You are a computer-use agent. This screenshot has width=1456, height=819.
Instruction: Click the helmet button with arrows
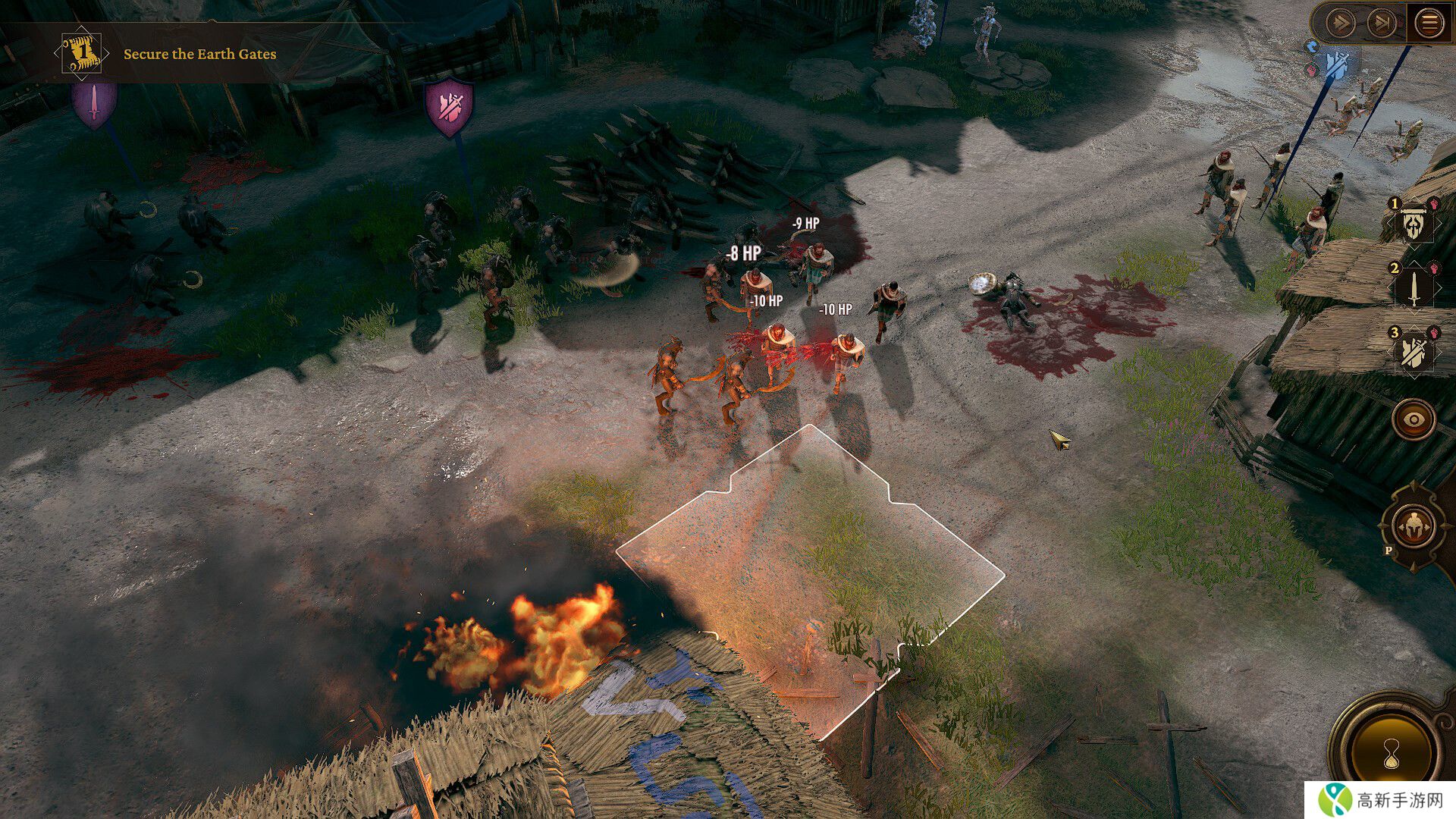(1414, 526)
